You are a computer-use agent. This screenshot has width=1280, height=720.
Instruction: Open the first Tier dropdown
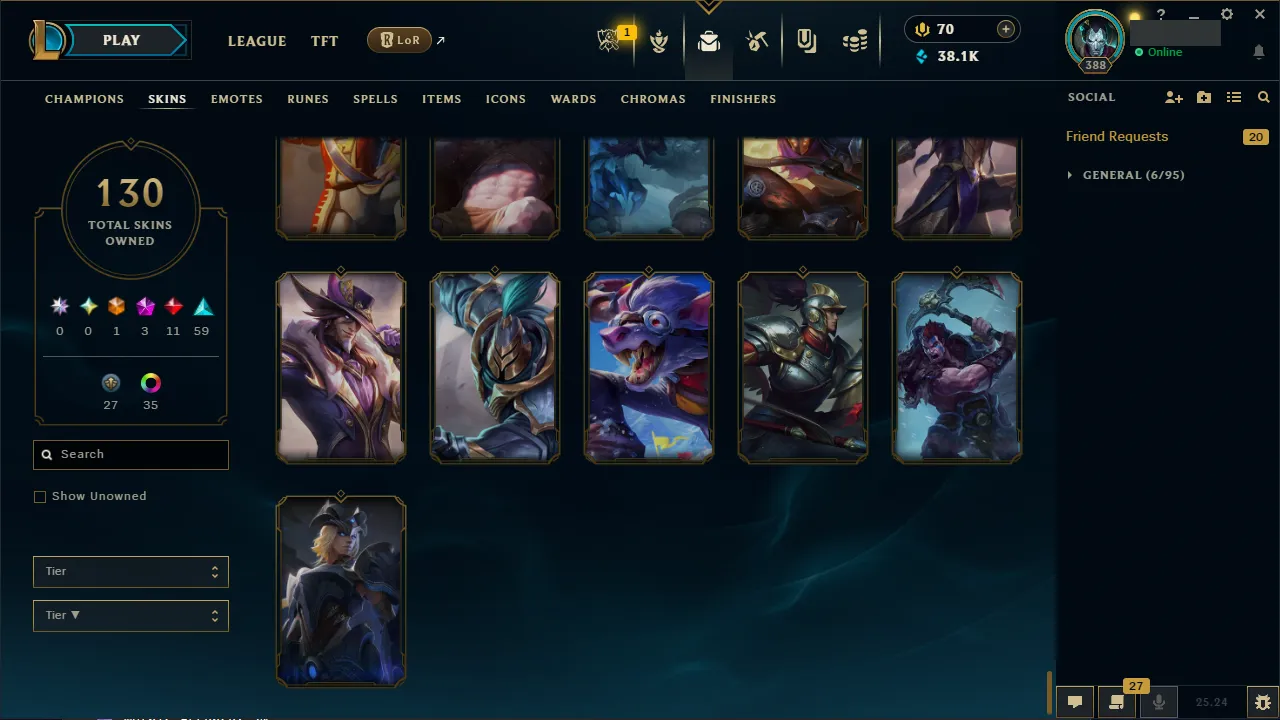130,571
